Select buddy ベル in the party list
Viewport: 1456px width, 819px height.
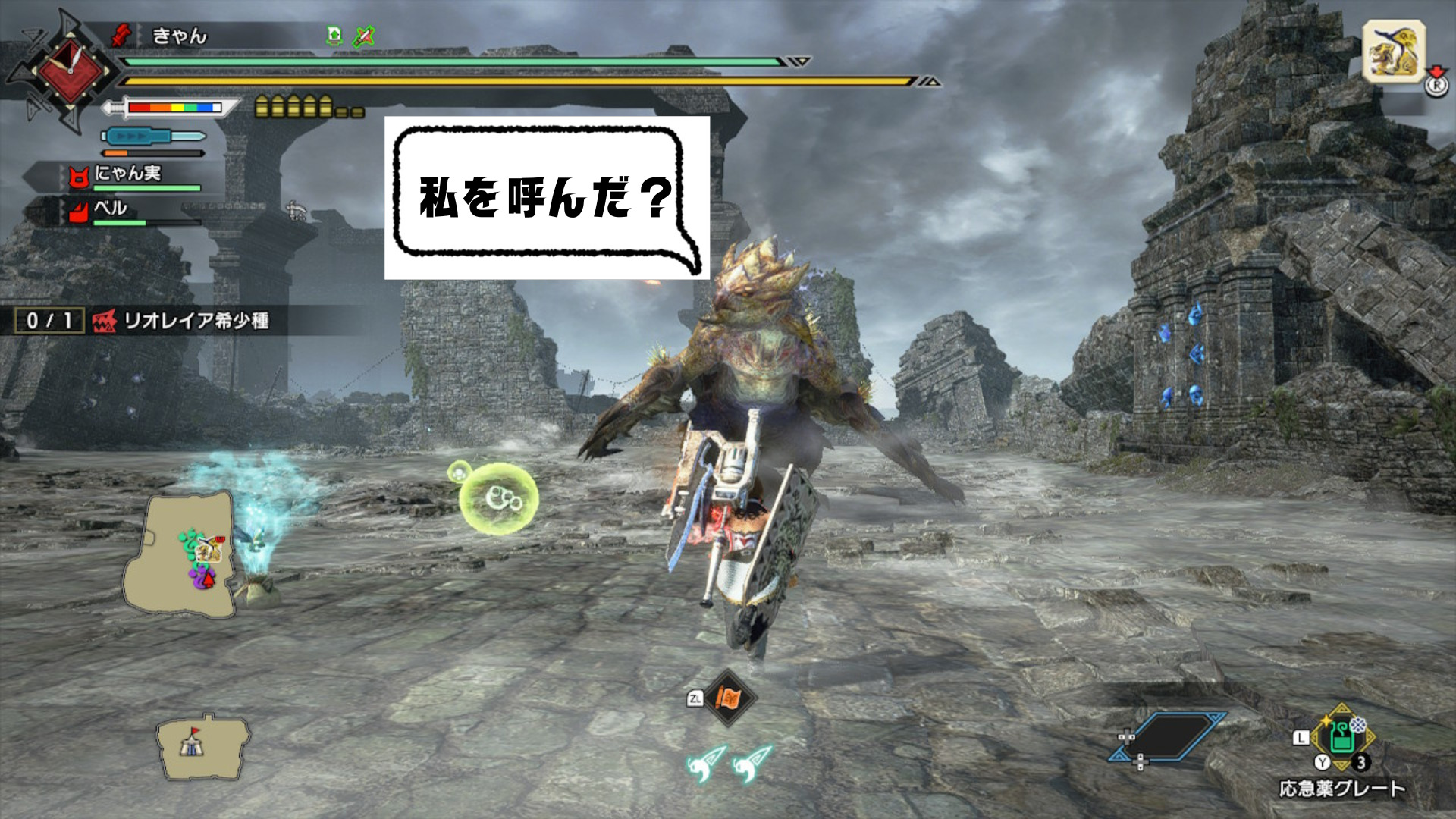[x=111, y=209]
